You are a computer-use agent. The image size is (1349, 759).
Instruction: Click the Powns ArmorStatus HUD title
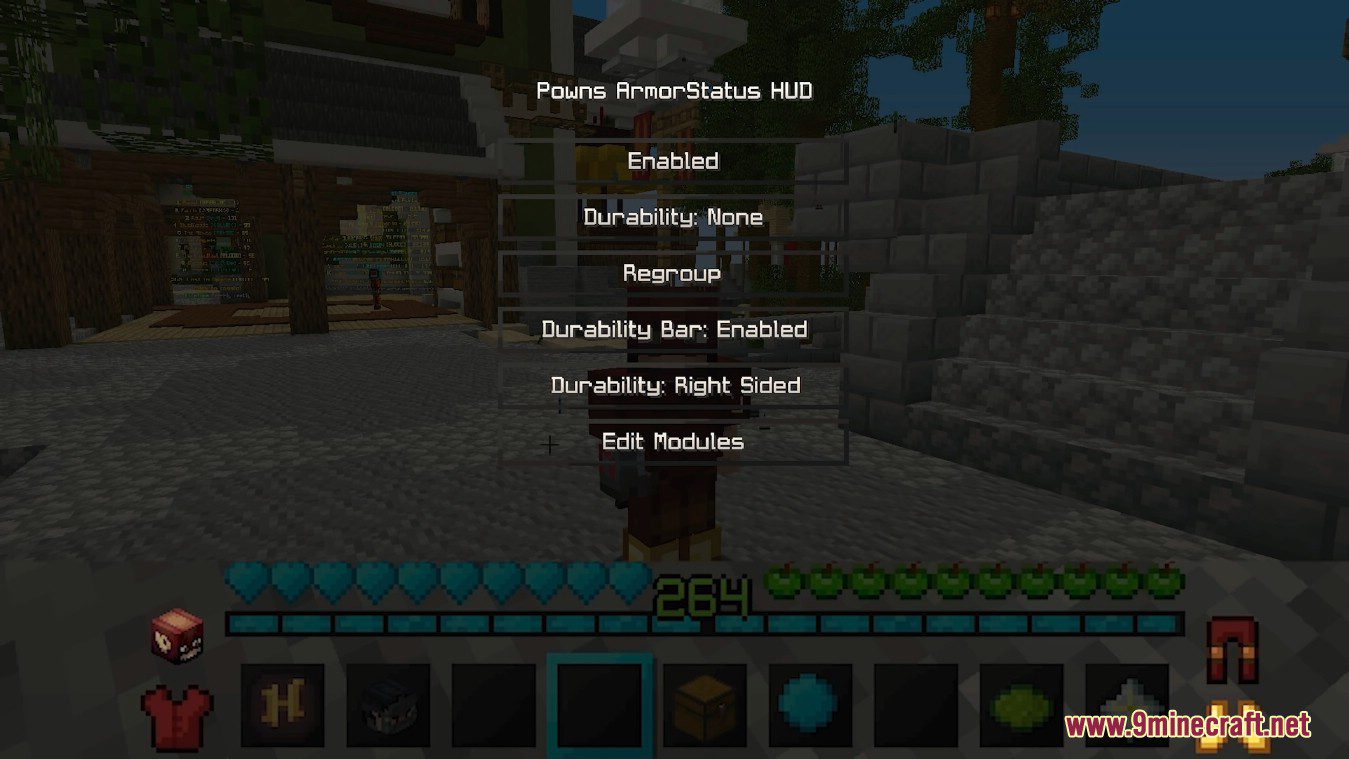[673, 90]
